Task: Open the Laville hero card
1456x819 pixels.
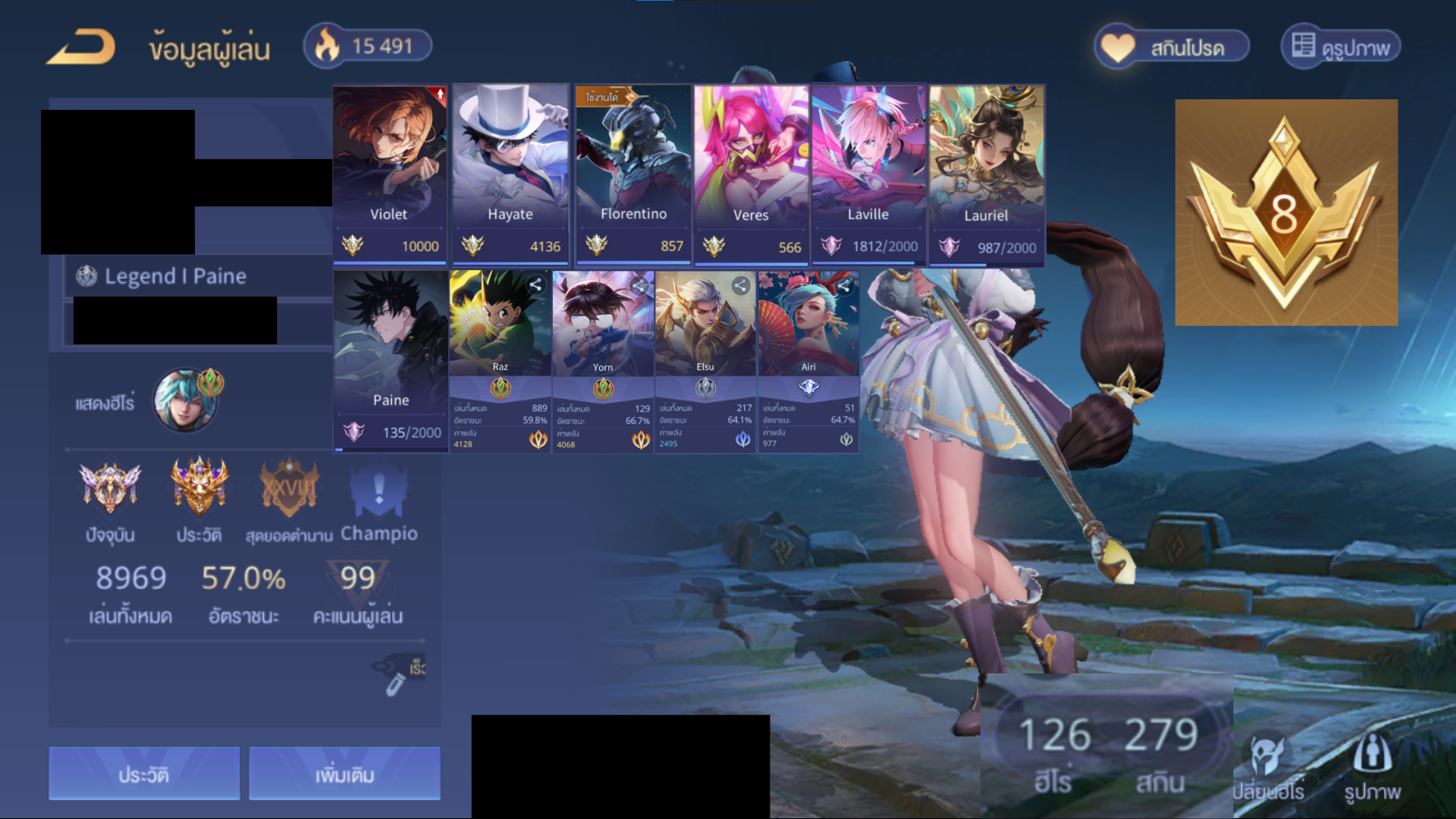Action: (868, 174)
